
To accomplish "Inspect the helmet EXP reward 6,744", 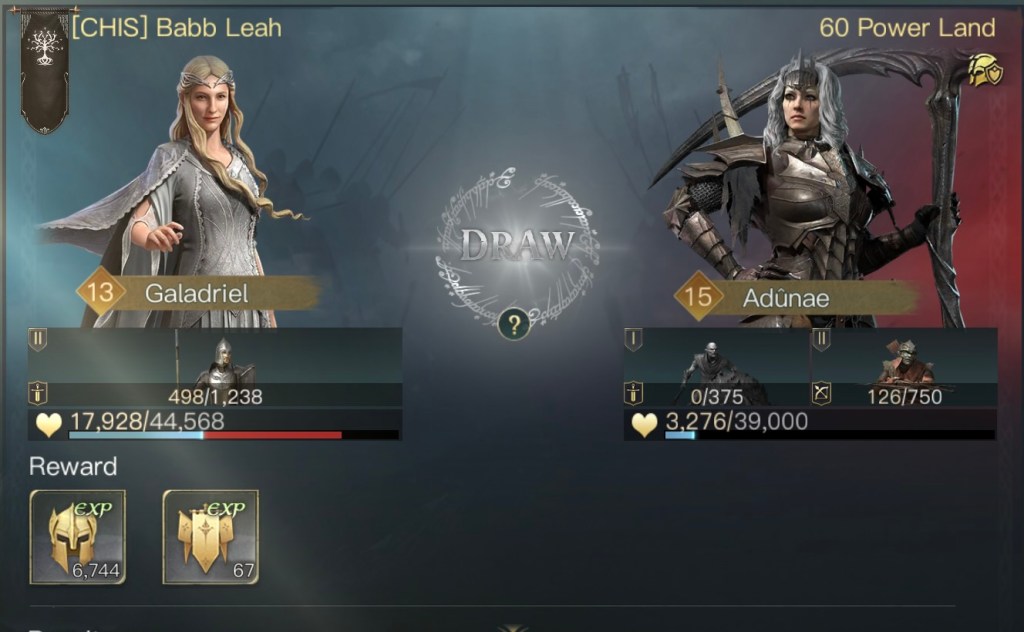I will click(x=78, y=536).
